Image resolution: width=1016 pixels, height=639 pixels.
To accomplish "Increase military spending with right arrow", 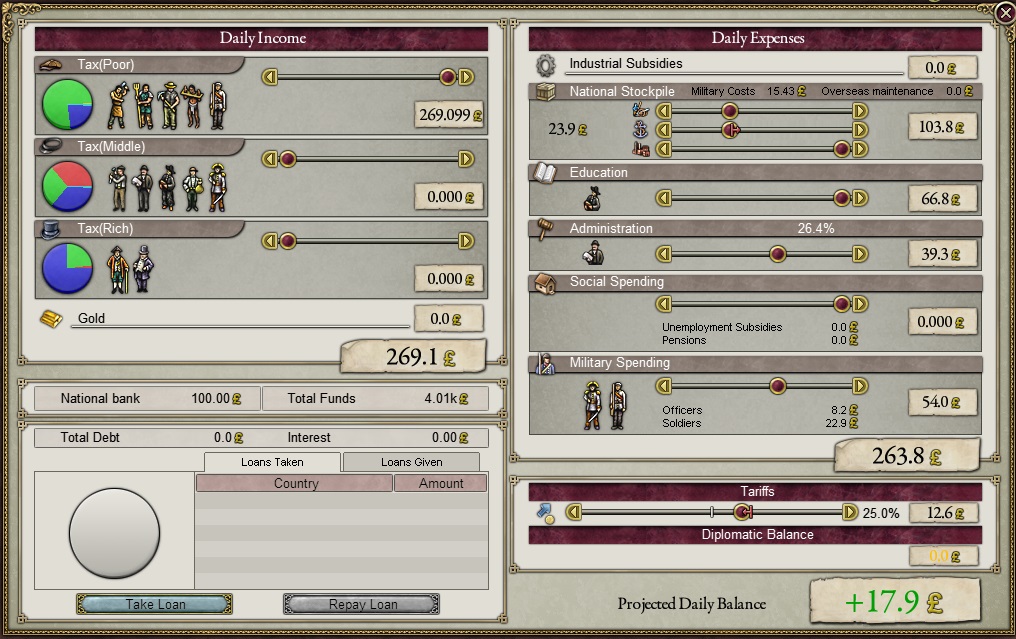I will [x=860, y=386].
